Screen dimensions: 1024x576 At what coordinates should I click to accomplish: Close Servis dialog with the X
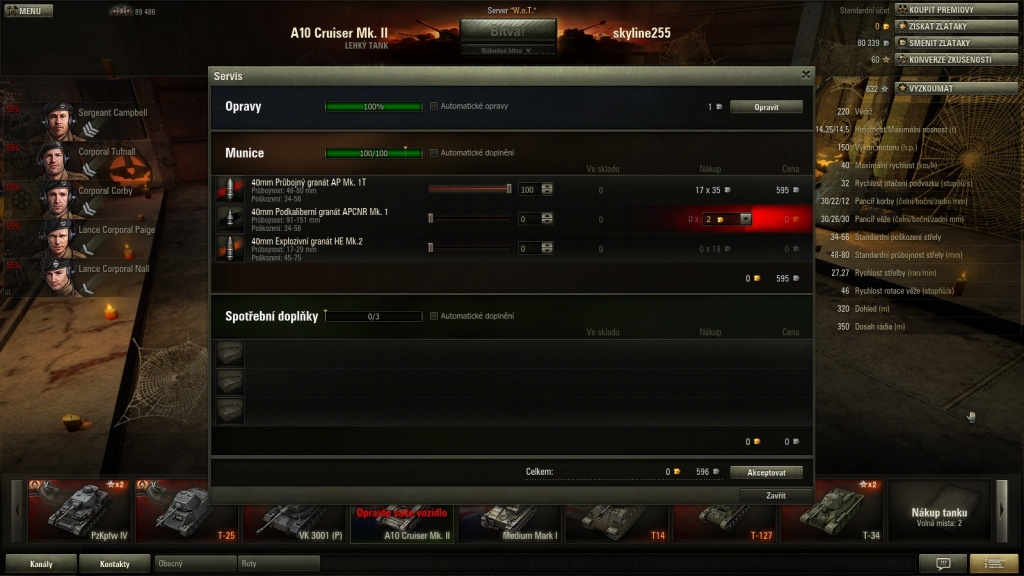[x=806, y=75]
